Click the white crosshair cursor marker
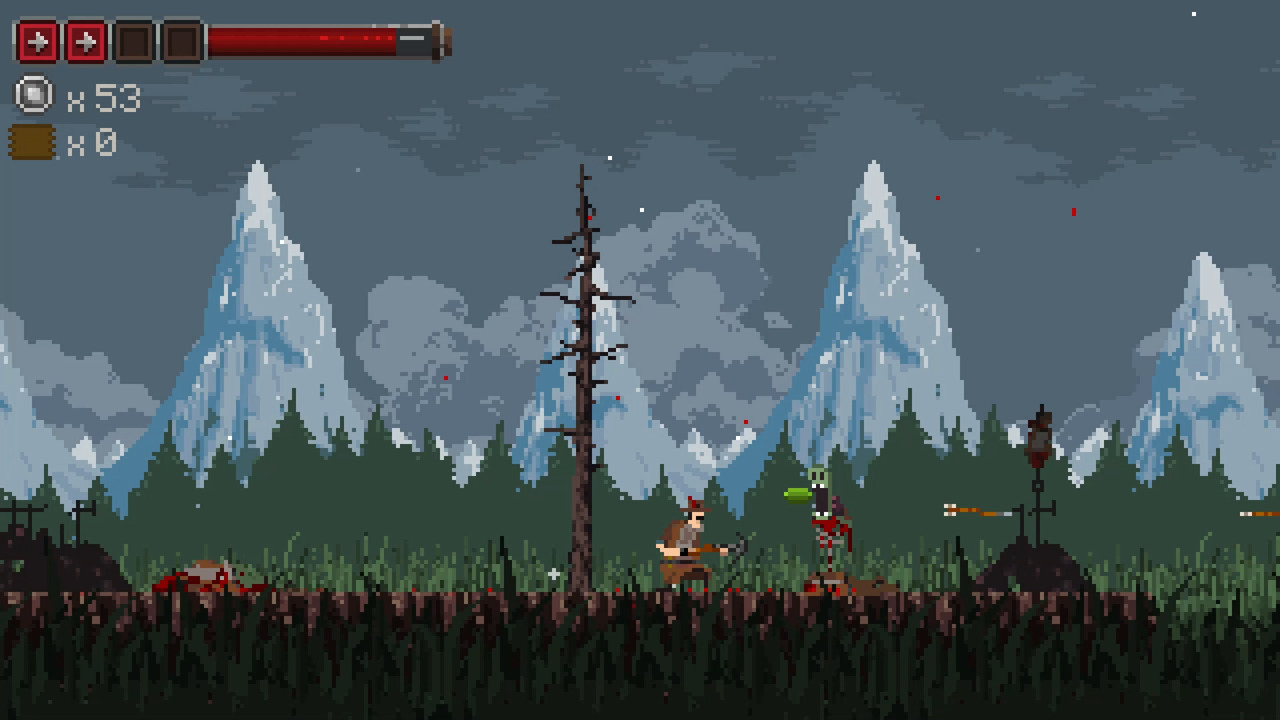This screenshot has height=720, width=1280. pyautogui.click(x=553, y=573)
